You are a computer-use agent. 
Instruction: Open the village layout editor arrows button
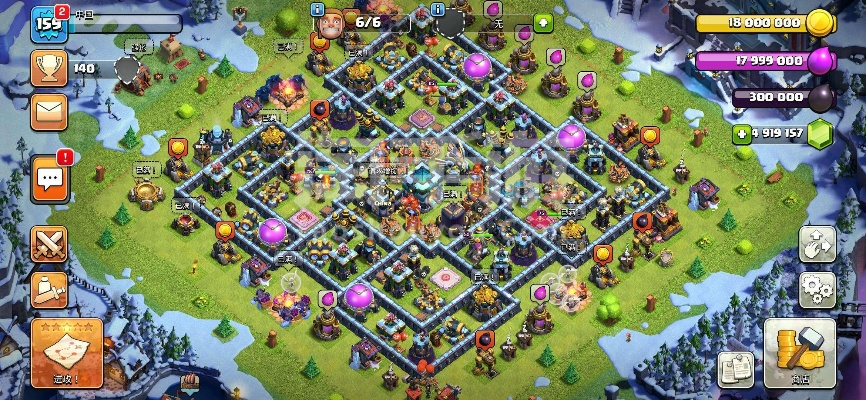point(816,243)
